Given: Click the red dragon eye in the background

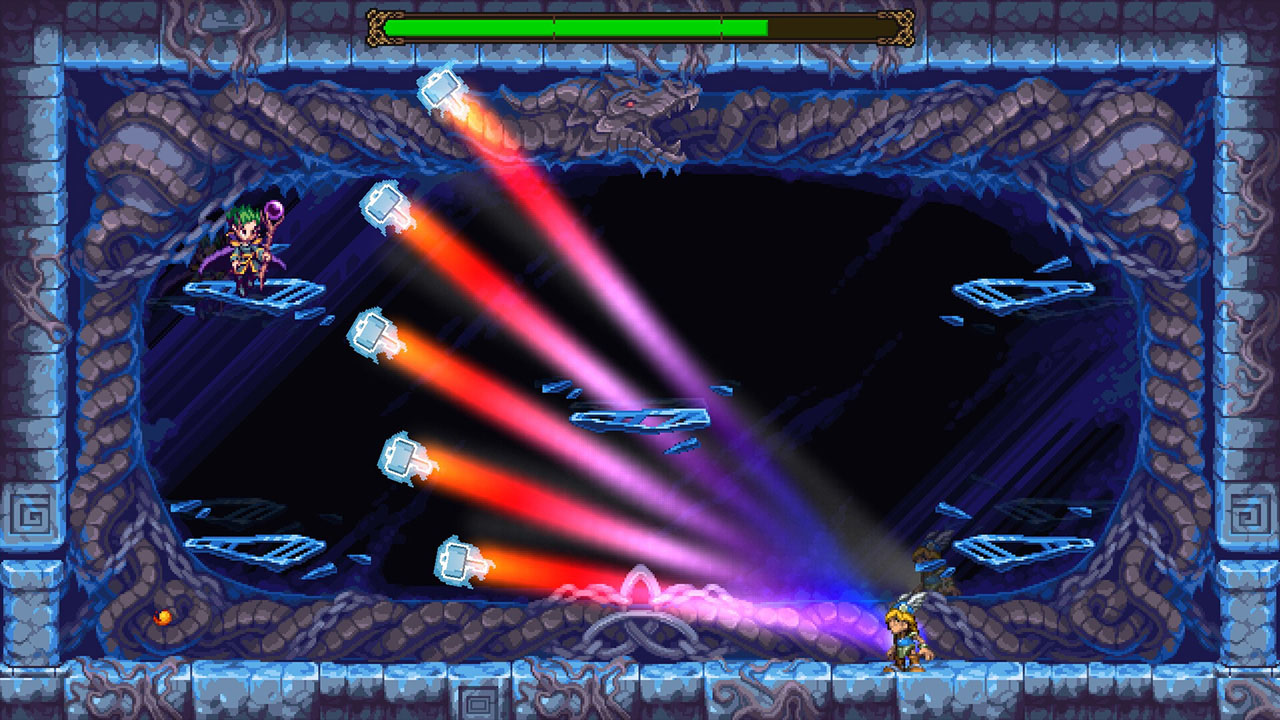Looking at the screenshot, I should pyautogui.click(x=629, y=103).
